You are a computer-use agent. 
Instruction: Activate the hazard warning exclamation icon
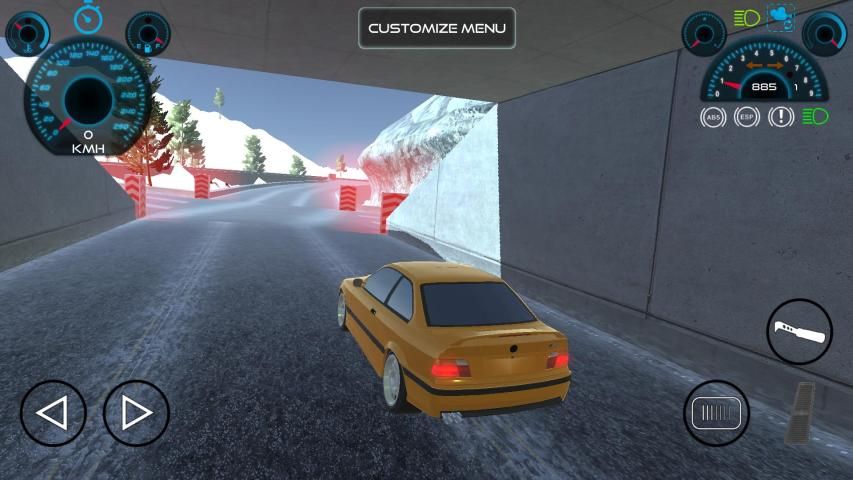781,117
